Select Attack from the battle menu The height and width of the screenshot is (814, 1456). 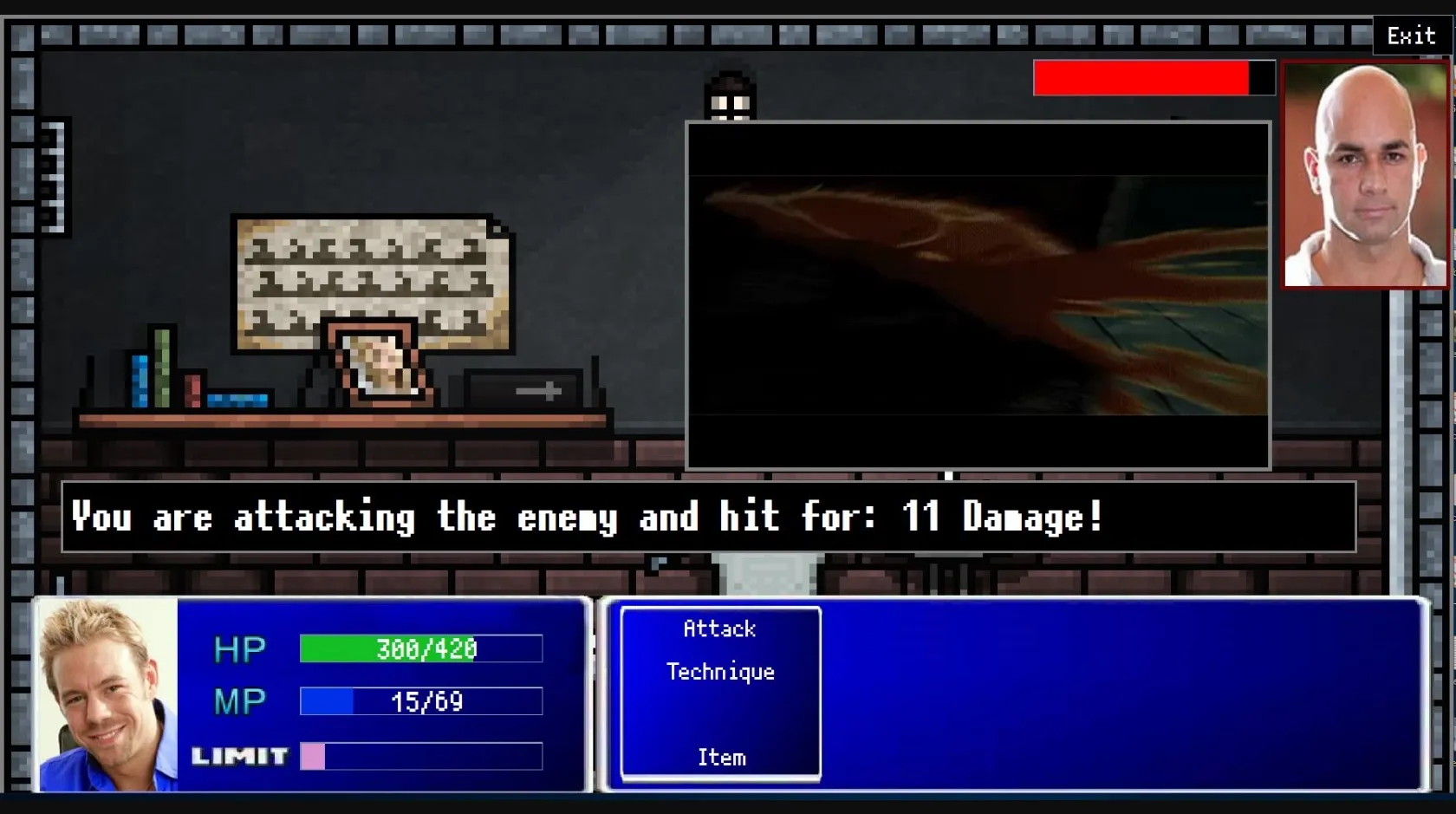tap(718, 628)
